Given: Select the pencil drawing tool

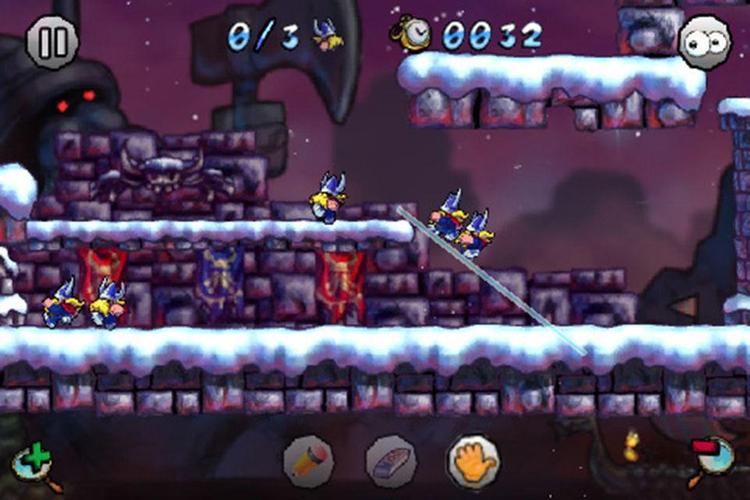Looking at the screenshot, I should point(308,461).
